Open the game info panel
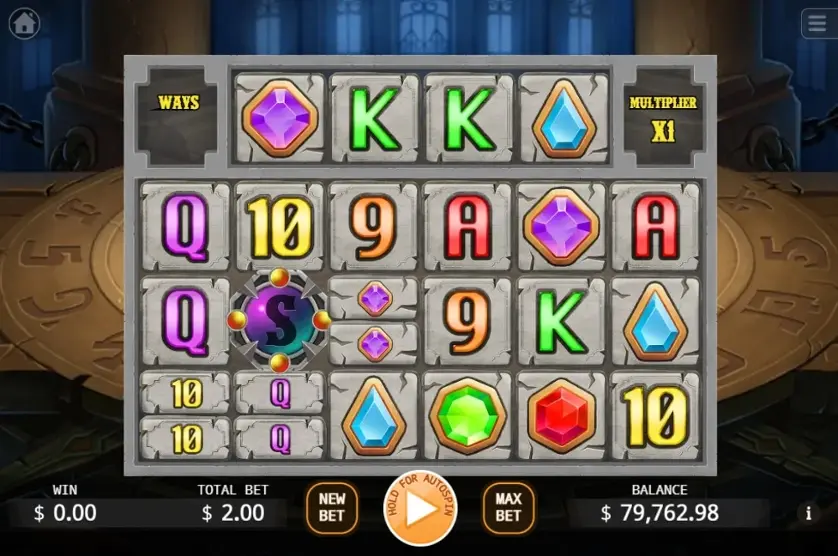The image size is (838, 556). (x=808, y=514)
